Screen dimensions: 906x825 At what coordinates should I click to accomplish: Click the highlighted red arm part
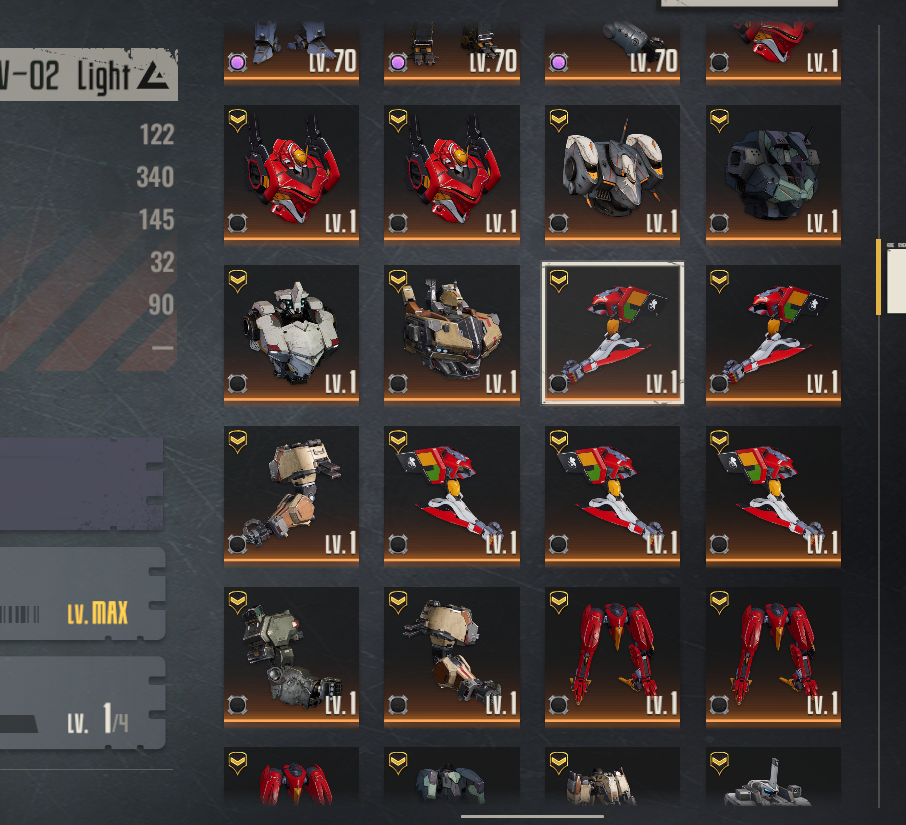612,333
